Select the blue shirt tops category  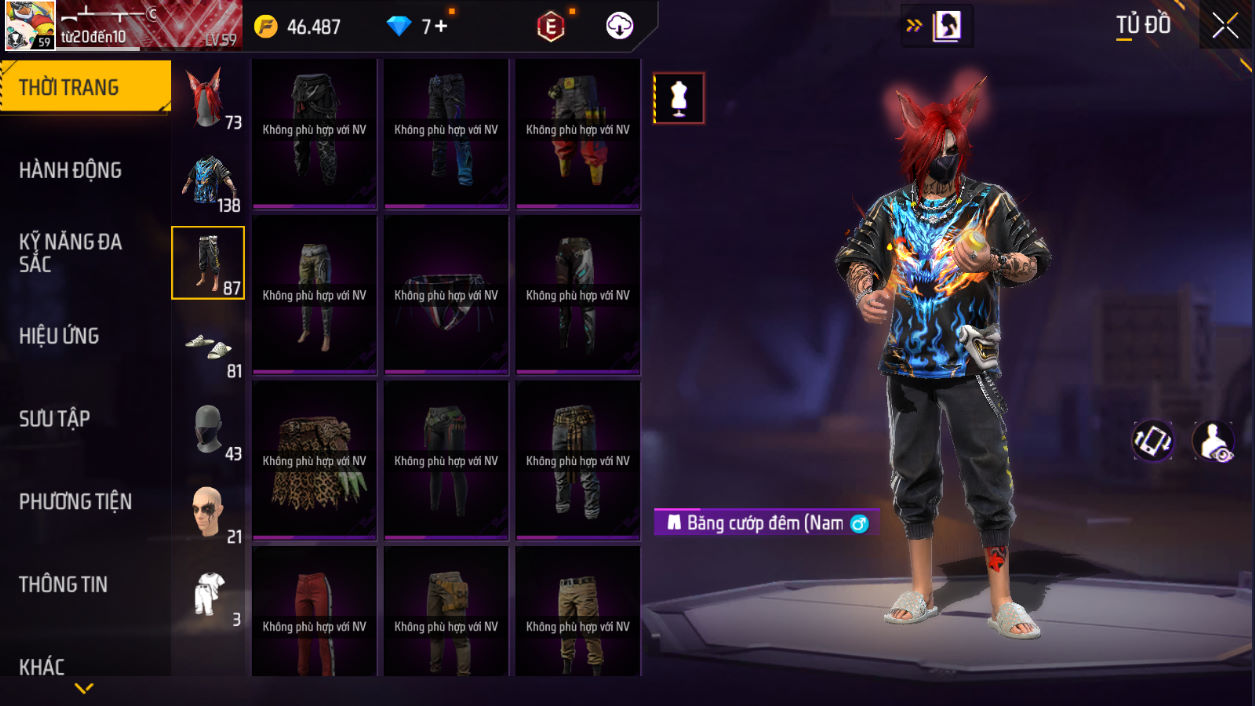pos(208,182)
